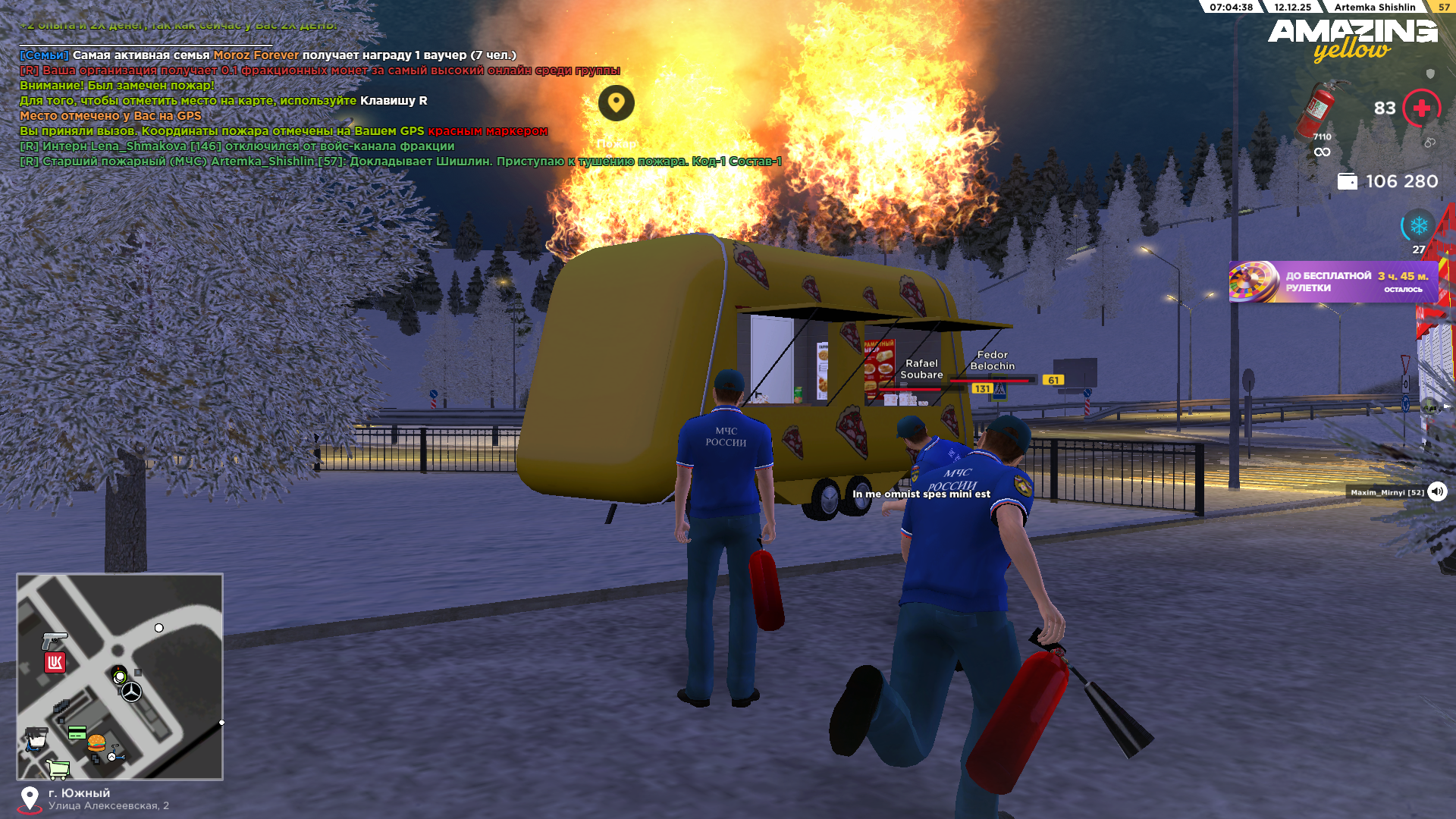This screenshot has height=819, width=1456.
Task: Click the green bank card minimap marker
Action: pos(77,733)
